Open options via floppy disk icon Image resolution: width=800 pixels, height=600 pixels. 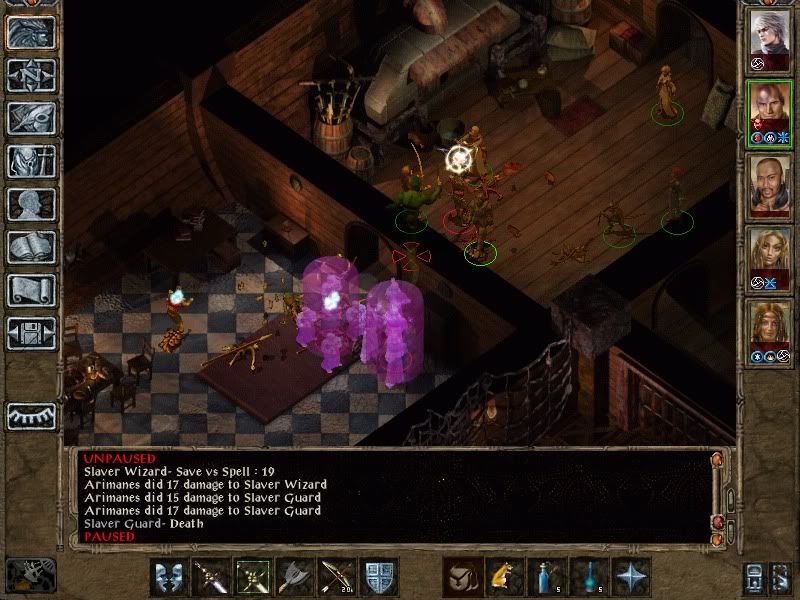click(x=31, y=332)
